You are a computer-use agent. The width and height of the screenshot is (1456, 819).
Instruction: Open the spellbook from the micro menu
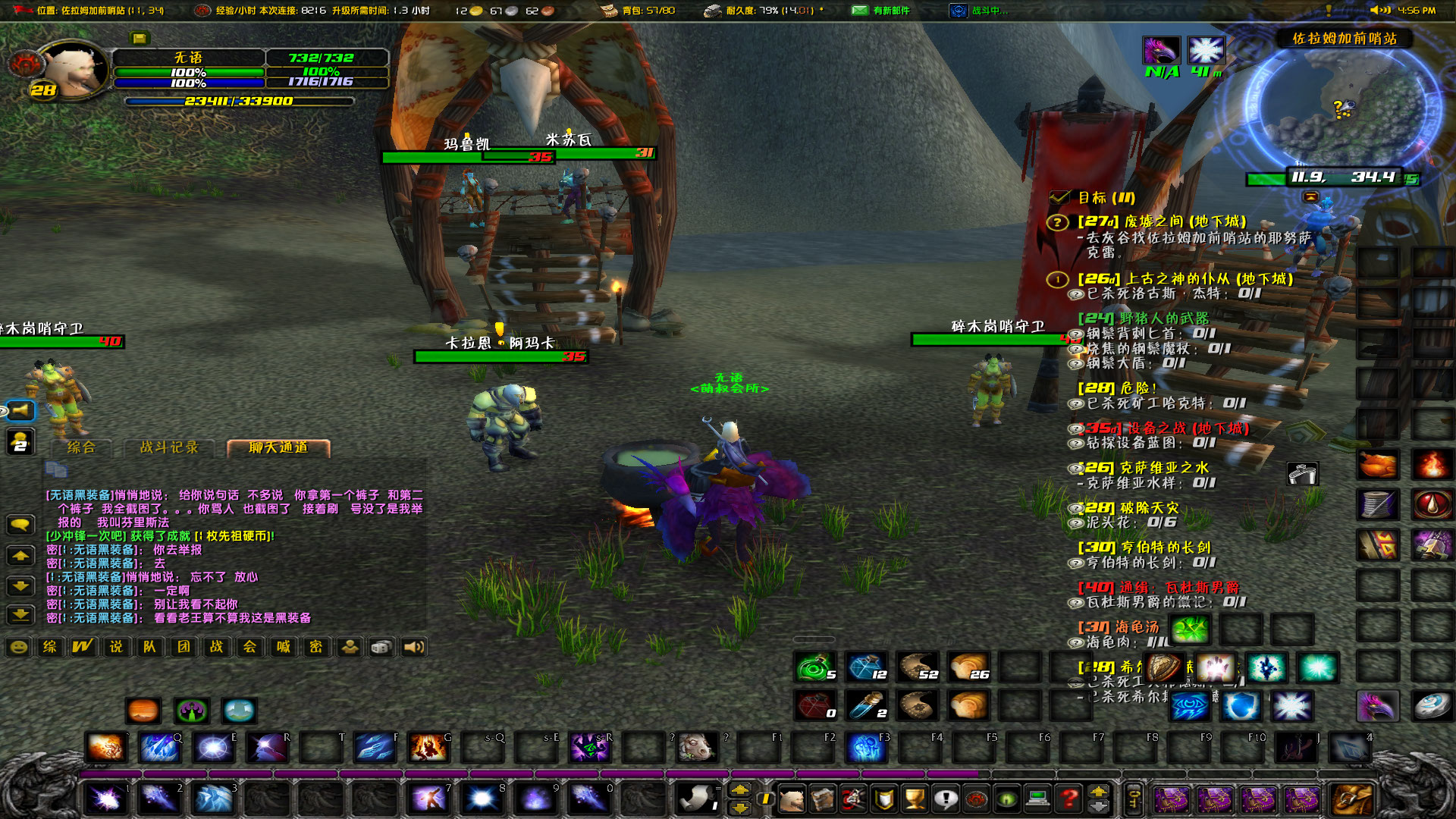[x=823, y=799]
